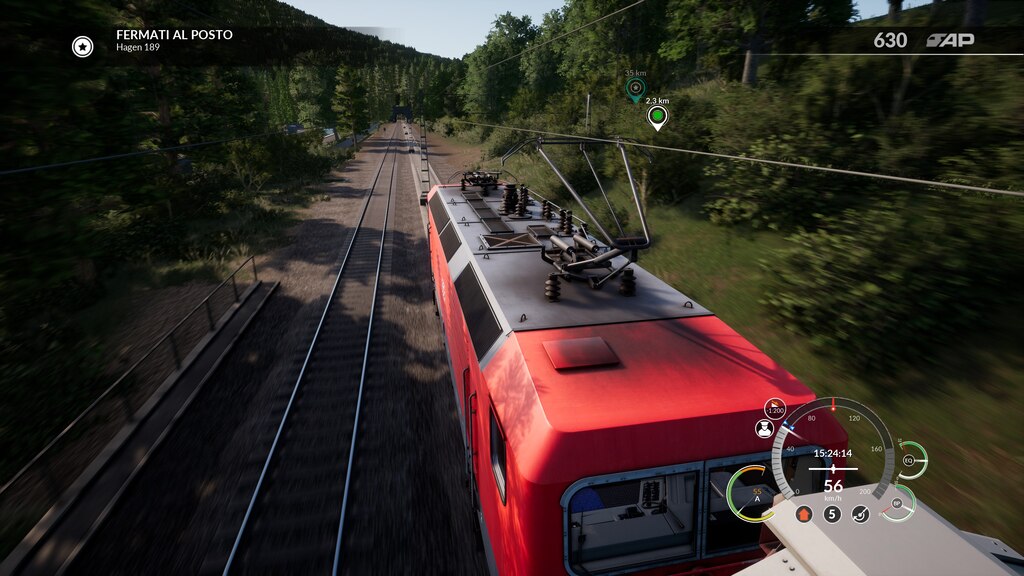Select the 35 km objective waypoint marker
Viewport: 1024px width, 576px height.
click(x=635, y=89)
